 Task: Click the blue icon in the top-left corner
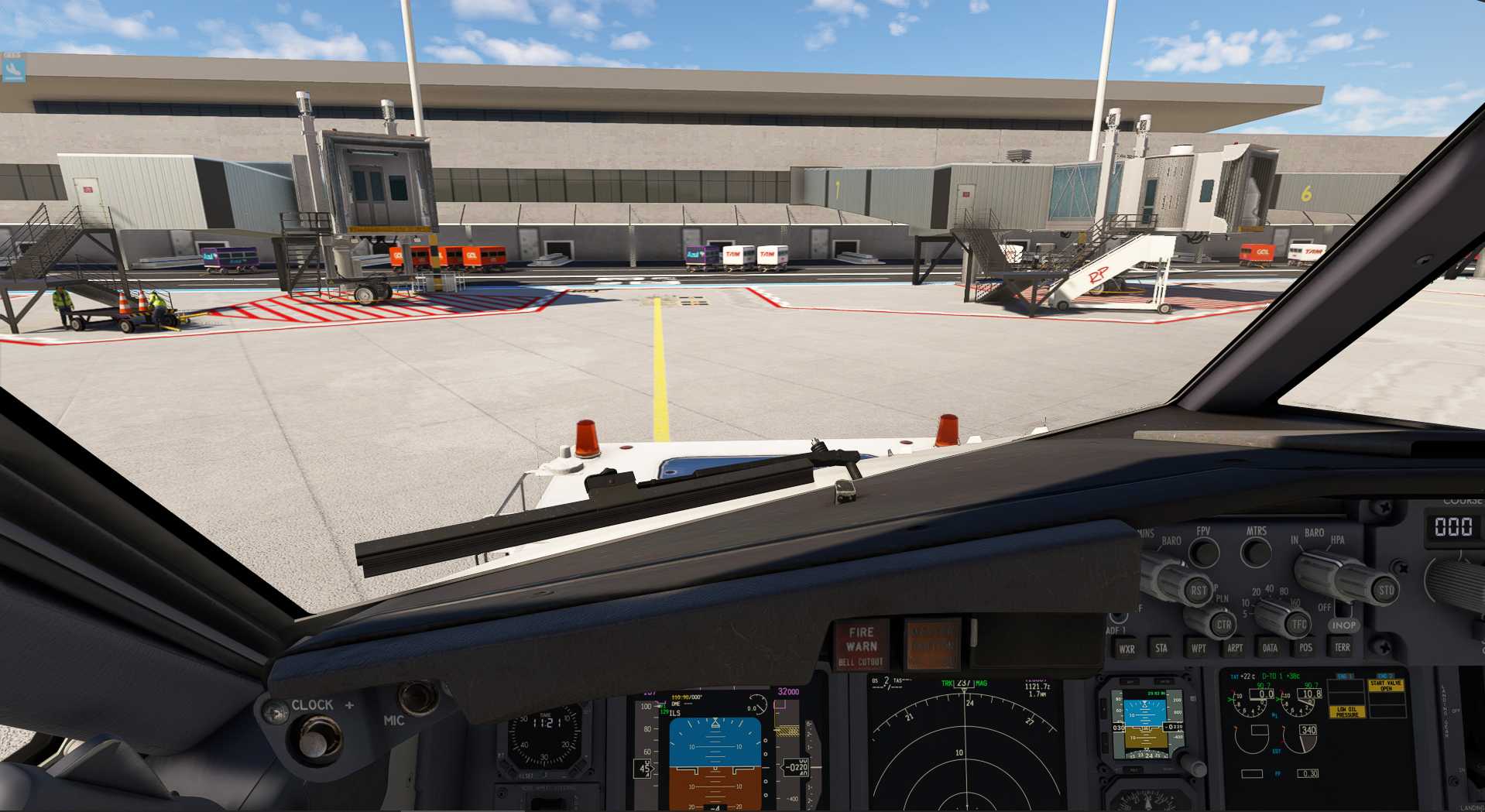13,70
